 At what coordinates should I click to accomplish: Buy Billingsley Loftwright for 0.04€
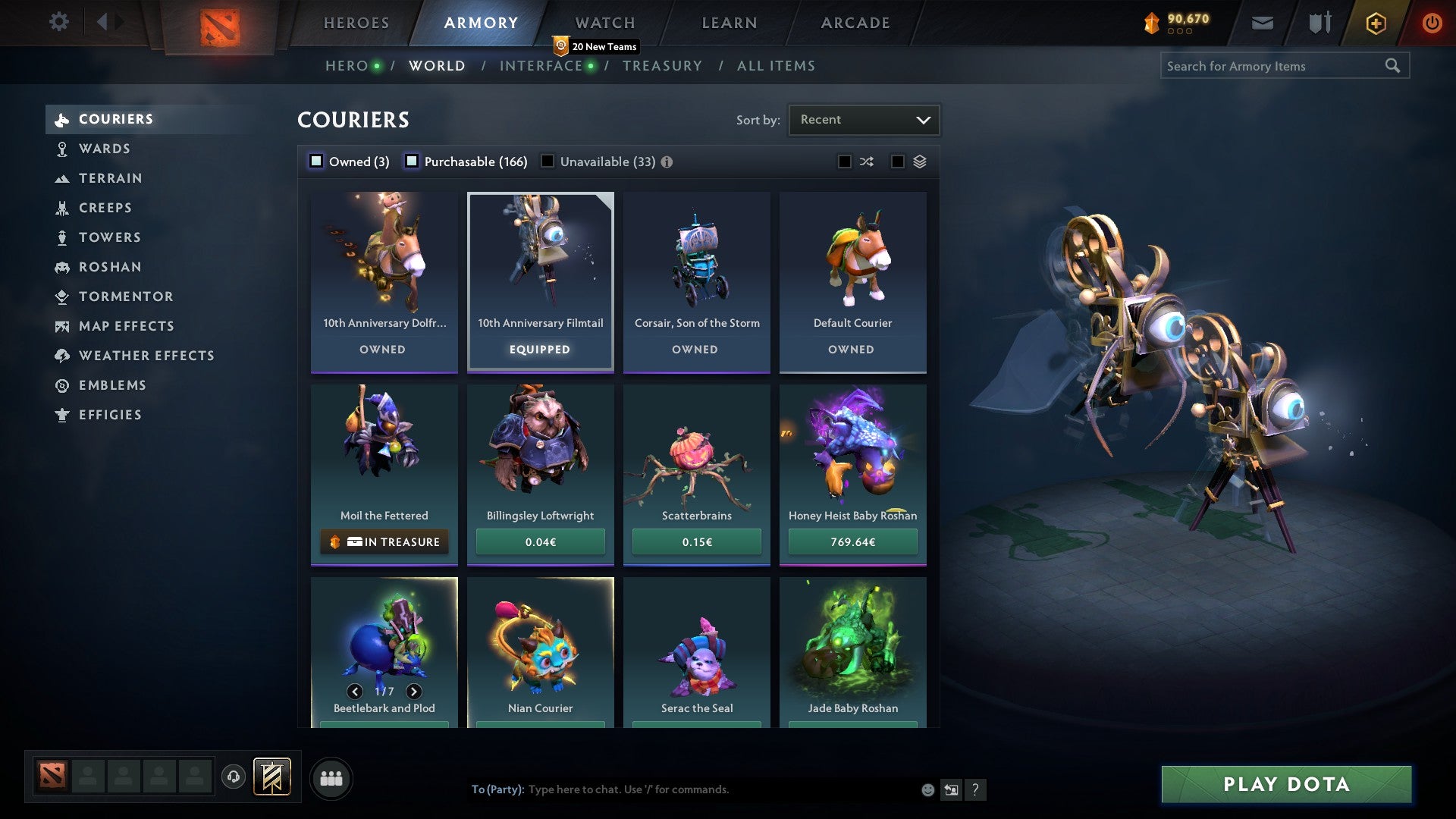540,541
